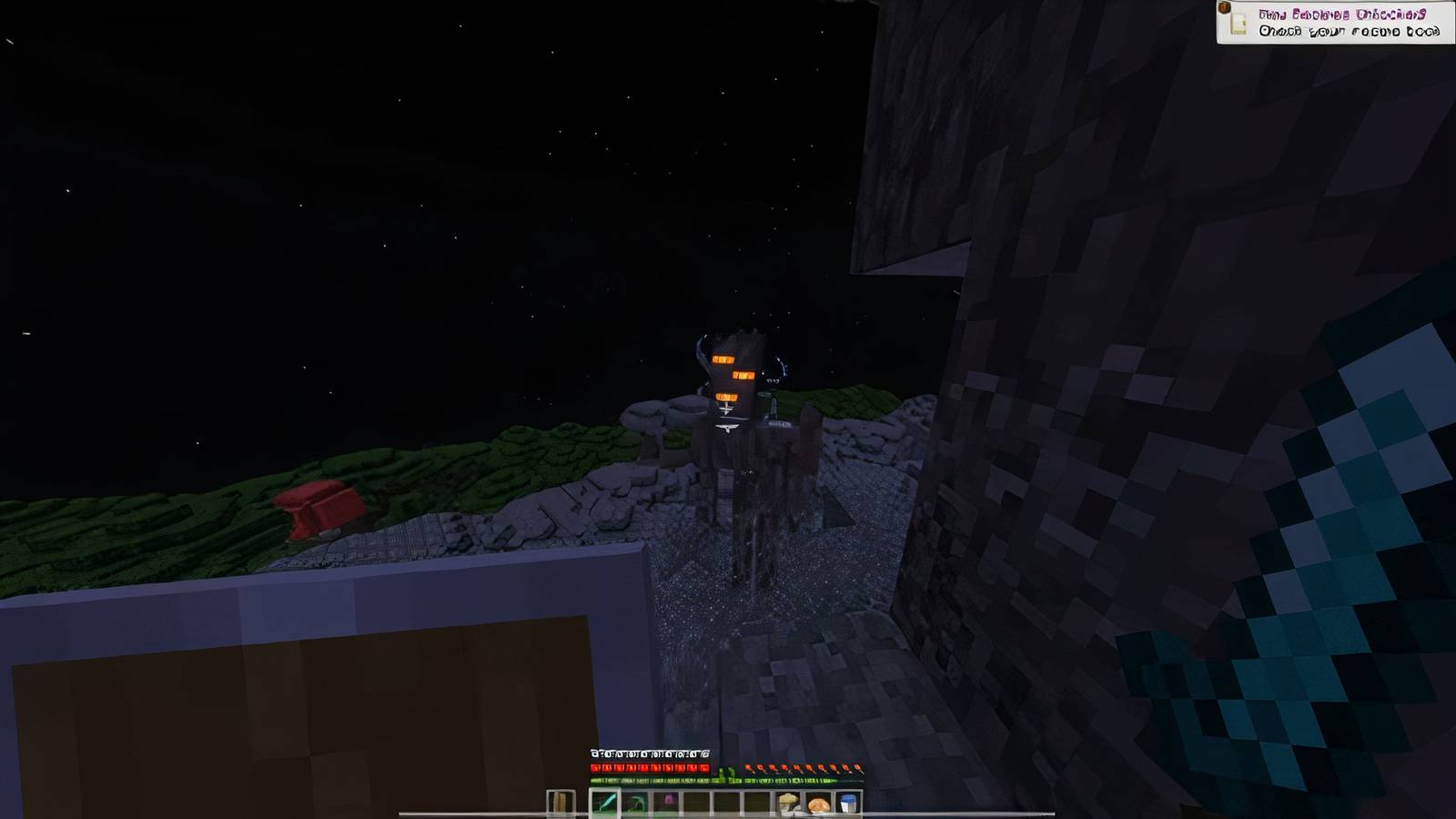The image size is (1456, 819).
Task: Click the small item icon at the toast's left edge
Action: point(1223,9)
